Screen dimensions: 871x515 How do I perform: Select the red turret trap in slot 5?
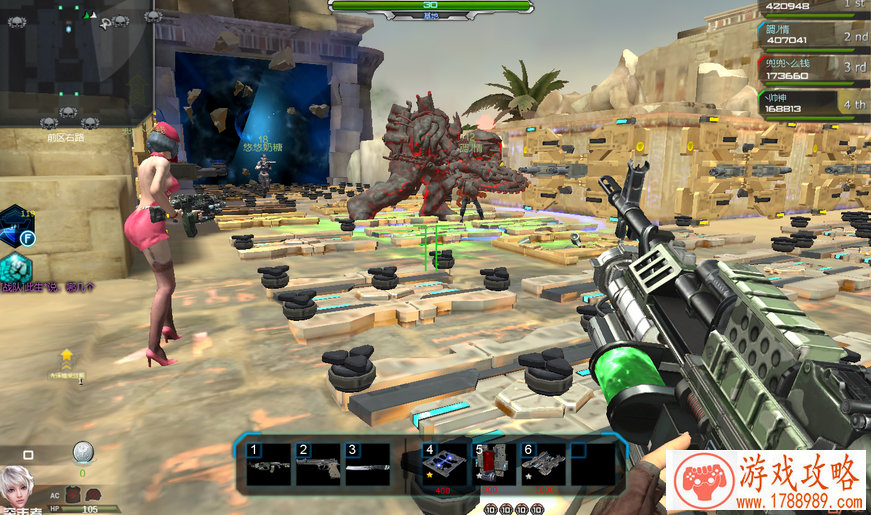pos(490,466)
